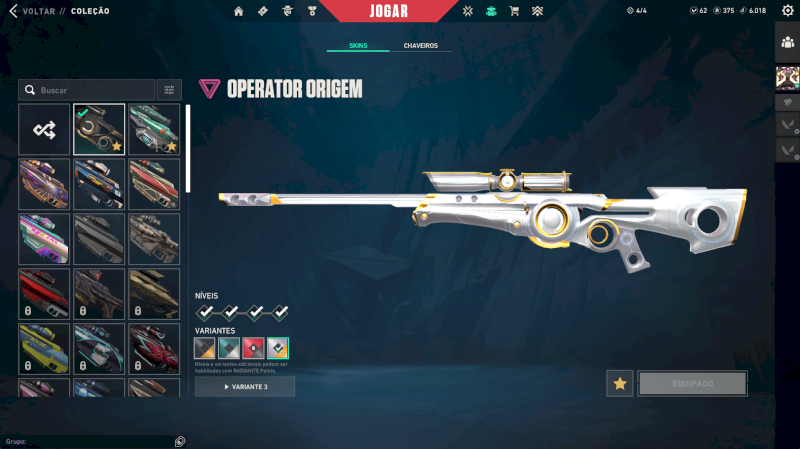800x449 pixels.
Task: Pick the yellow and blue Operator skin
Action: click(x=44, y=348)
